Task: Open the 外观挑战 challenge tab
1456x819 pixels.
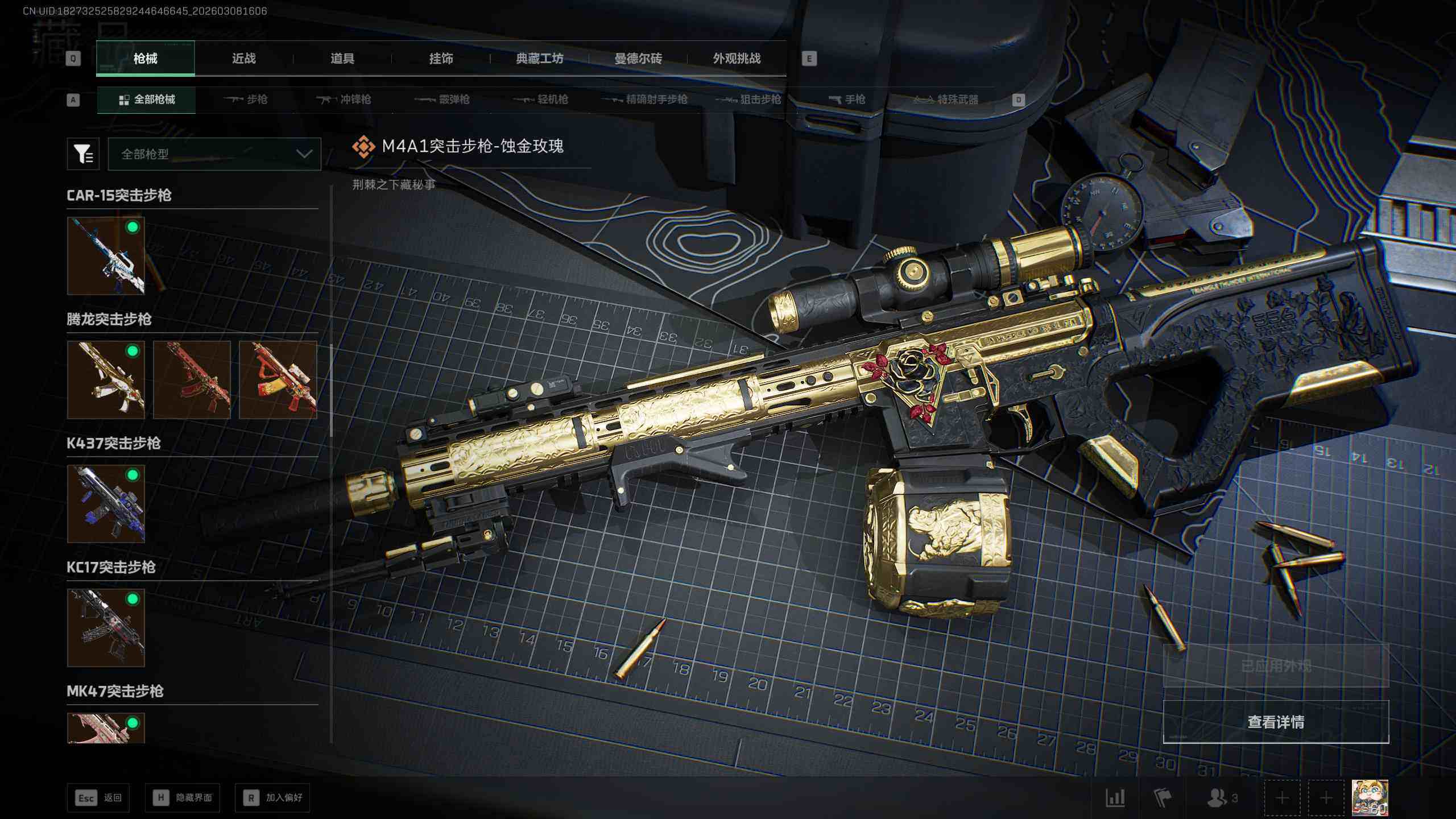Action: (737, 59)
